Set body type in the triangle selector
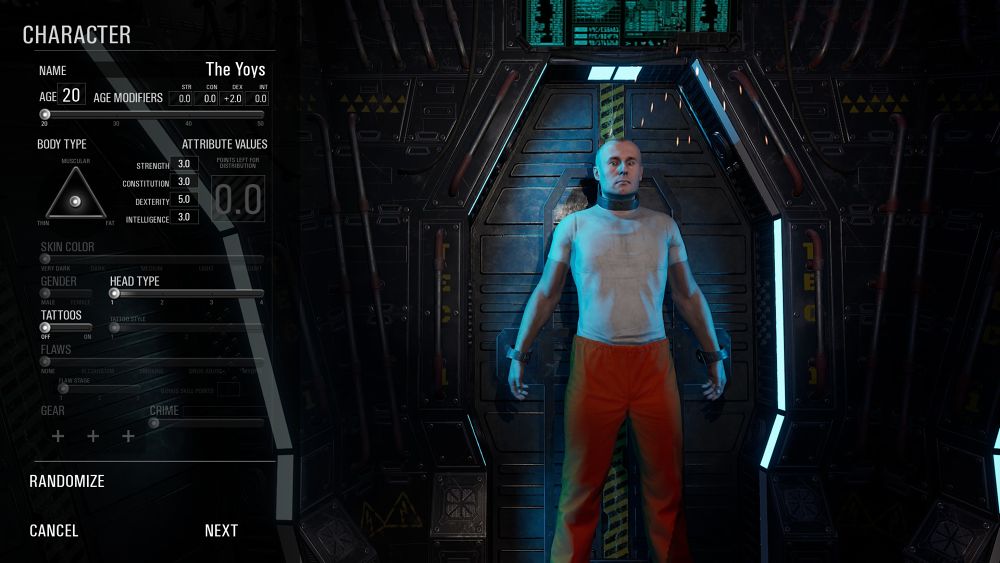This screenshot has height=563, width=1000. [76, 200]
